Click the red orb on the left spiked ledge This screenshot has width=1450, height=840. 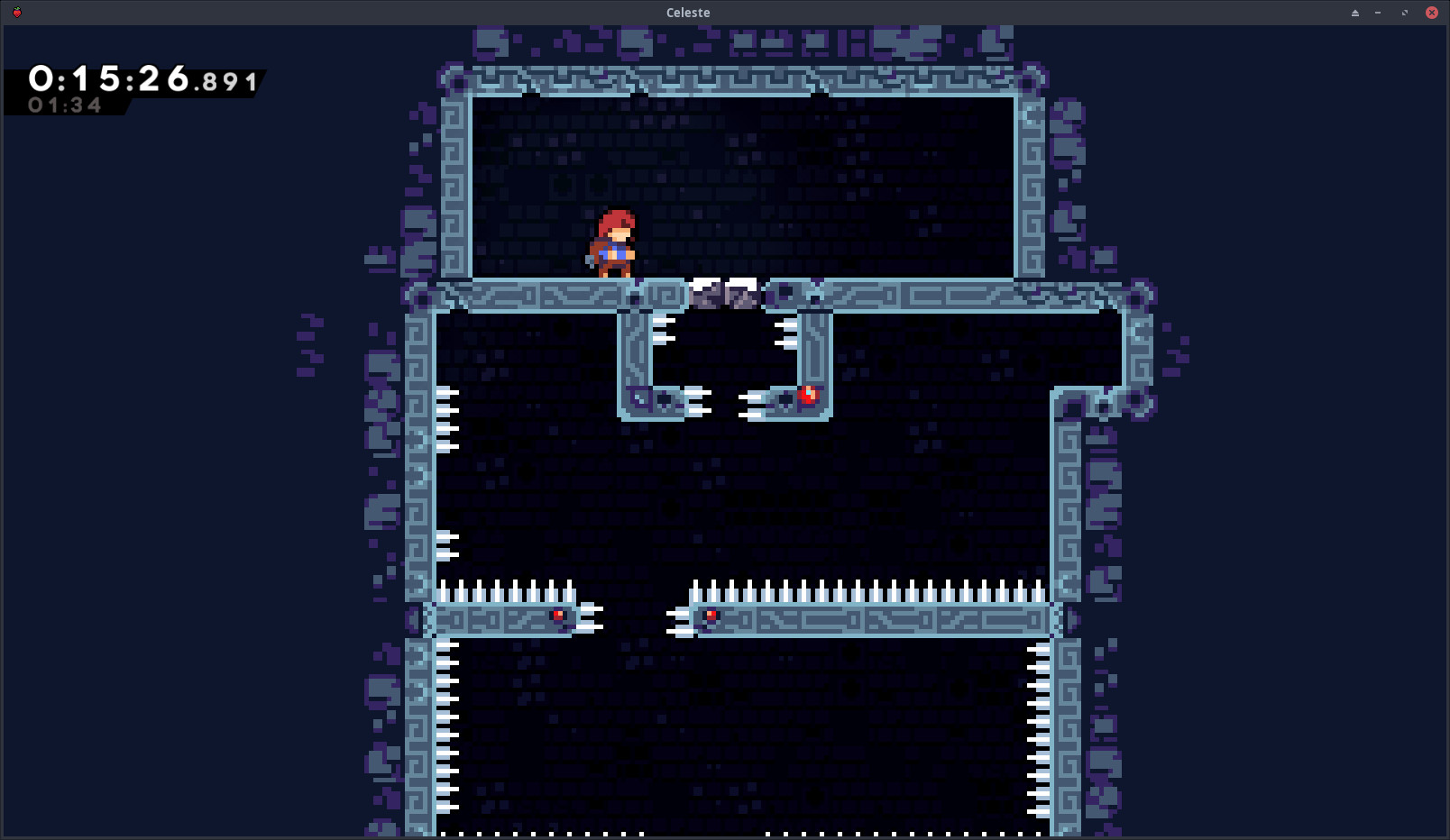pyautogui.click(x=559, y=616)
